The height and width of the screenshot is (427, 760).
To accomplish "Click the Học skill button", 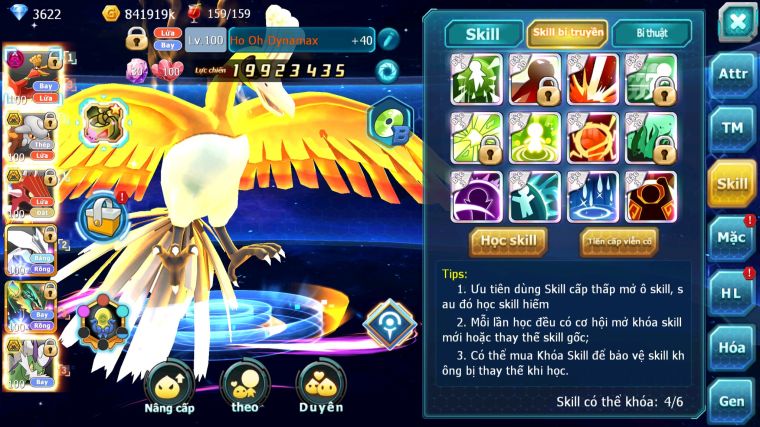I will point(510,240).
